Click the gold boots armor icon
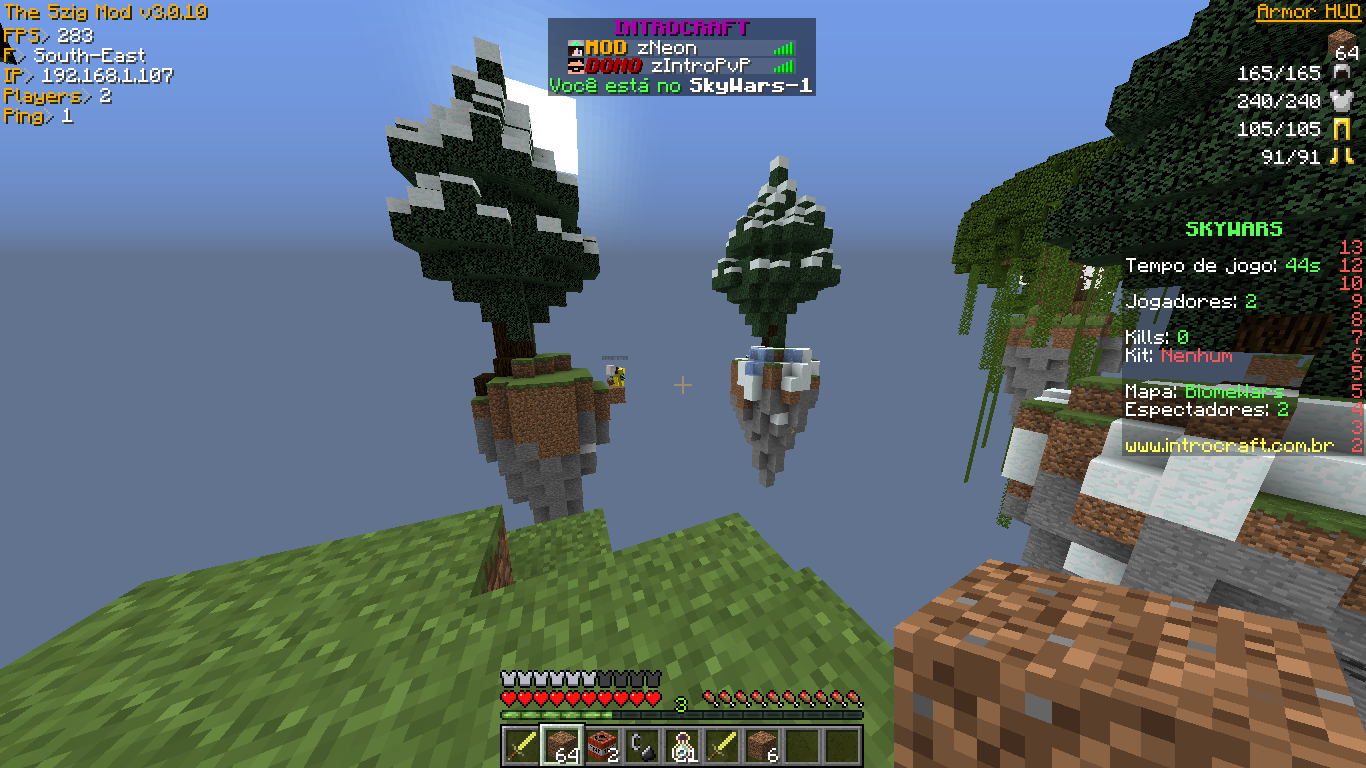1366x768 pixels. point(1340,156)
